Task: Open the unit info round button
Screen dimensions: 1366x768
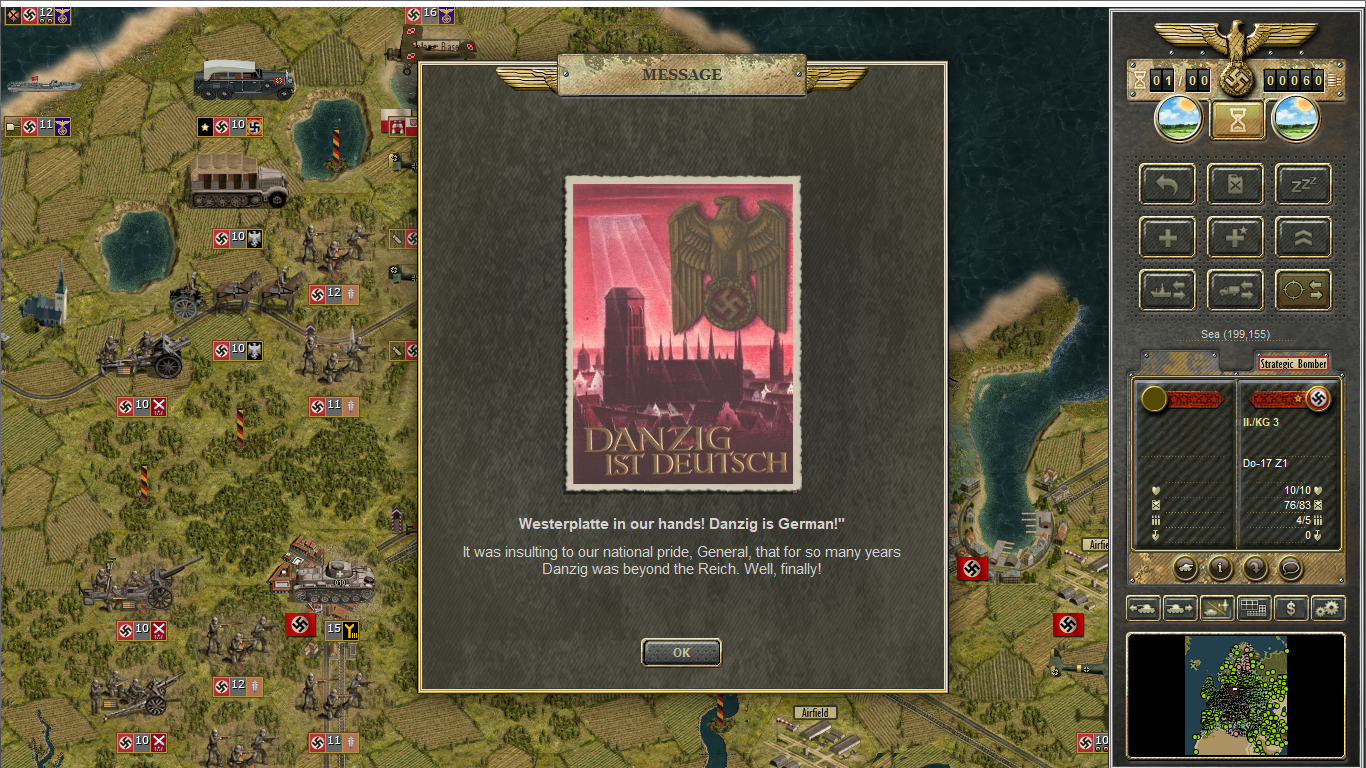Action: (x=1220, y=568)
